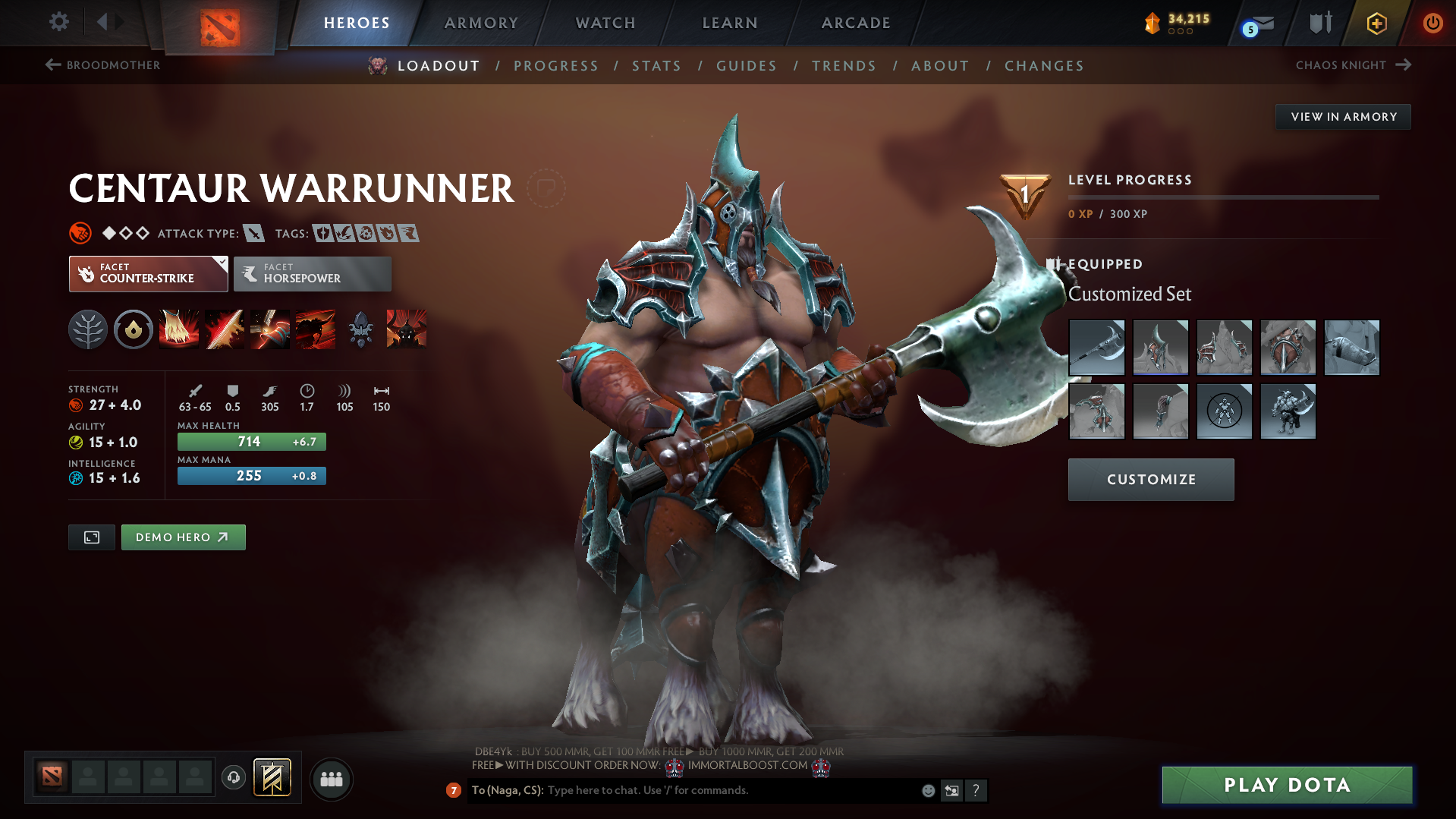Open the friends list icon
Viewport: 1456px width, 819px height.
(331, 779)
